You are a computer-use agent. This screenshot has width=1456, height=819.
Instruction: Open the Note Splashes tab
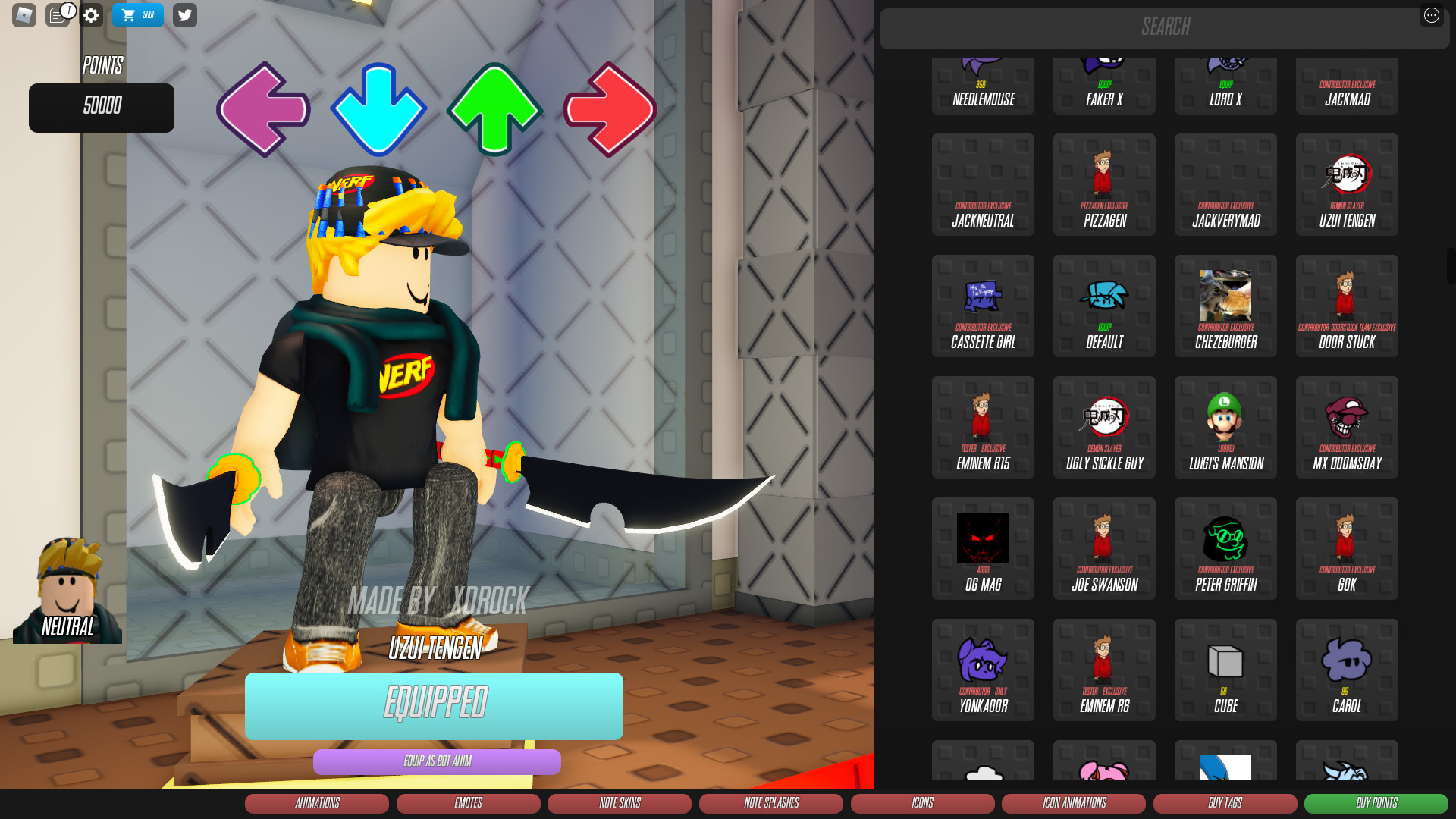[x=770, y=803]
